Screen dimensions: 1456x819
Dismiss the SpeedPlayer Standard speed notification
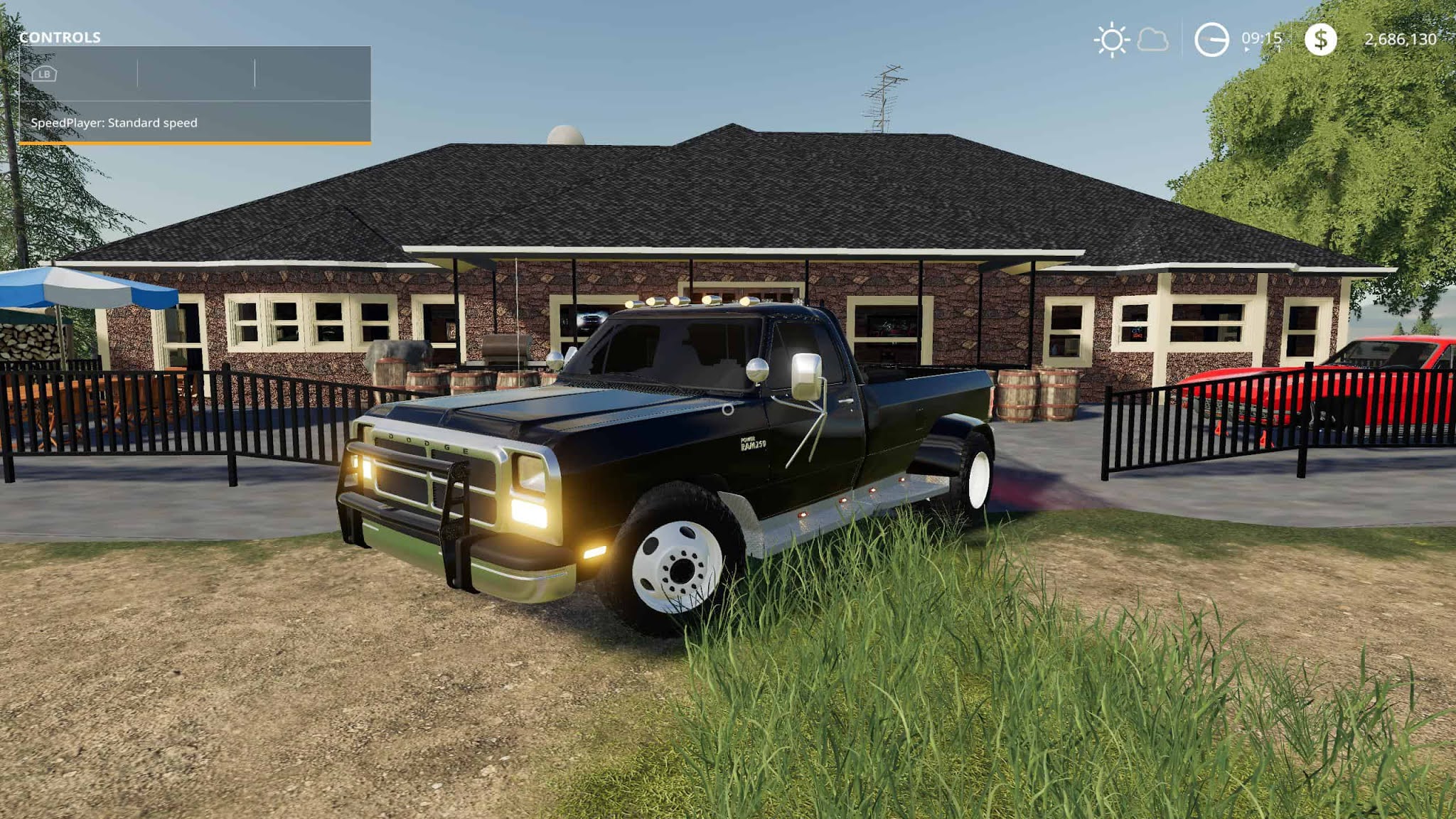(x=115, y=123)
